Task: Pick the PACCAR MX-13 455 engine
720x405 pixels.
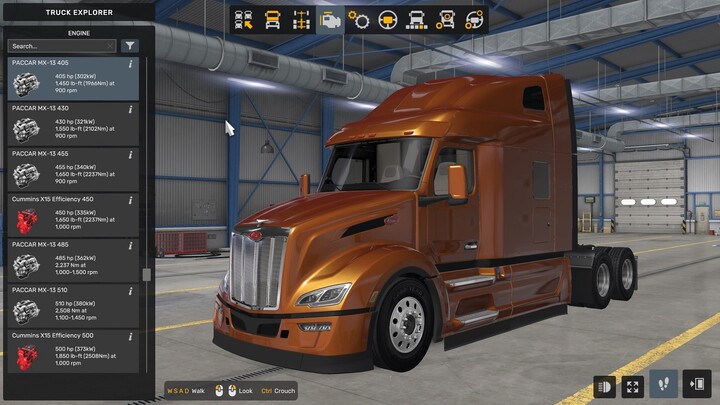Action: 72,169
